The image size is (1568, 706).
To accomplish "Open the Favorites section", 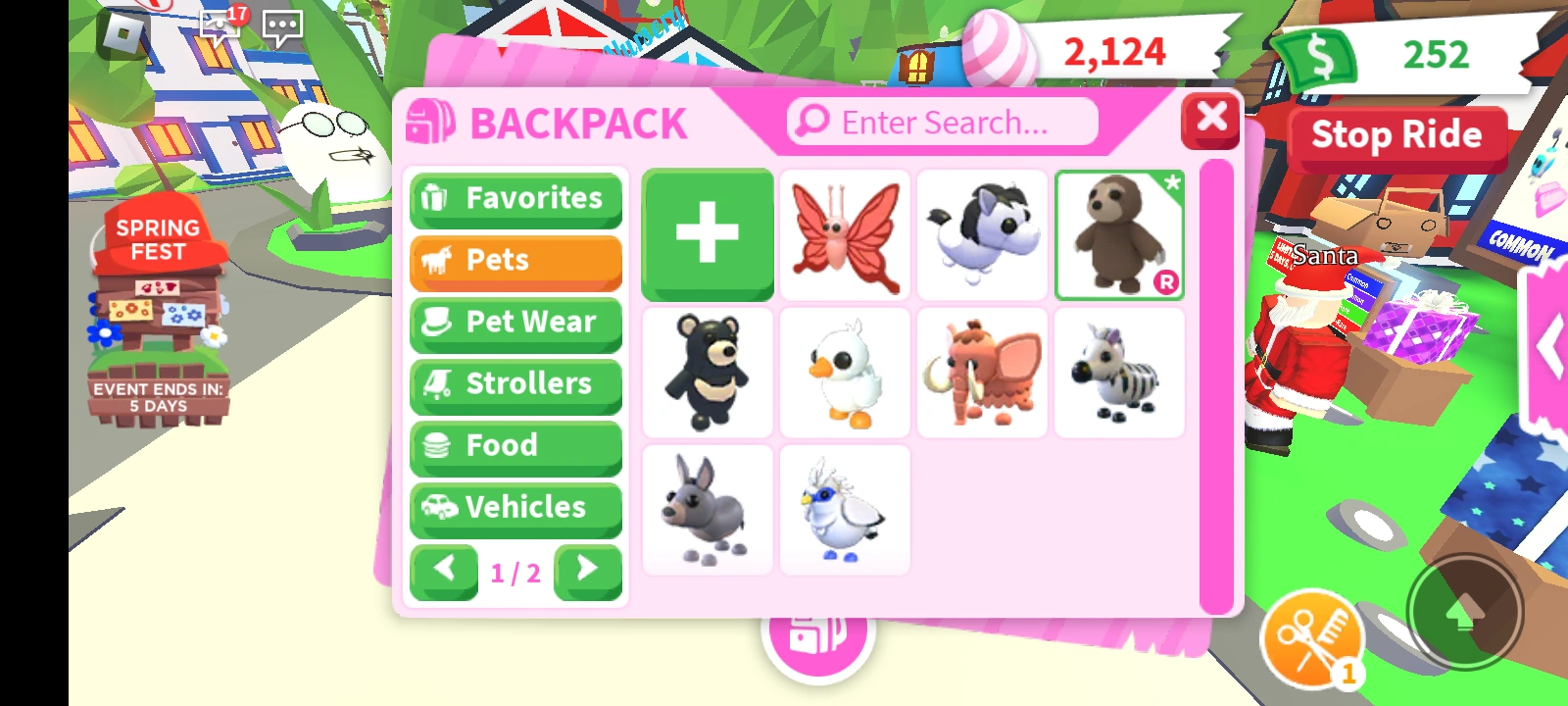I will (x=515, y=199).
